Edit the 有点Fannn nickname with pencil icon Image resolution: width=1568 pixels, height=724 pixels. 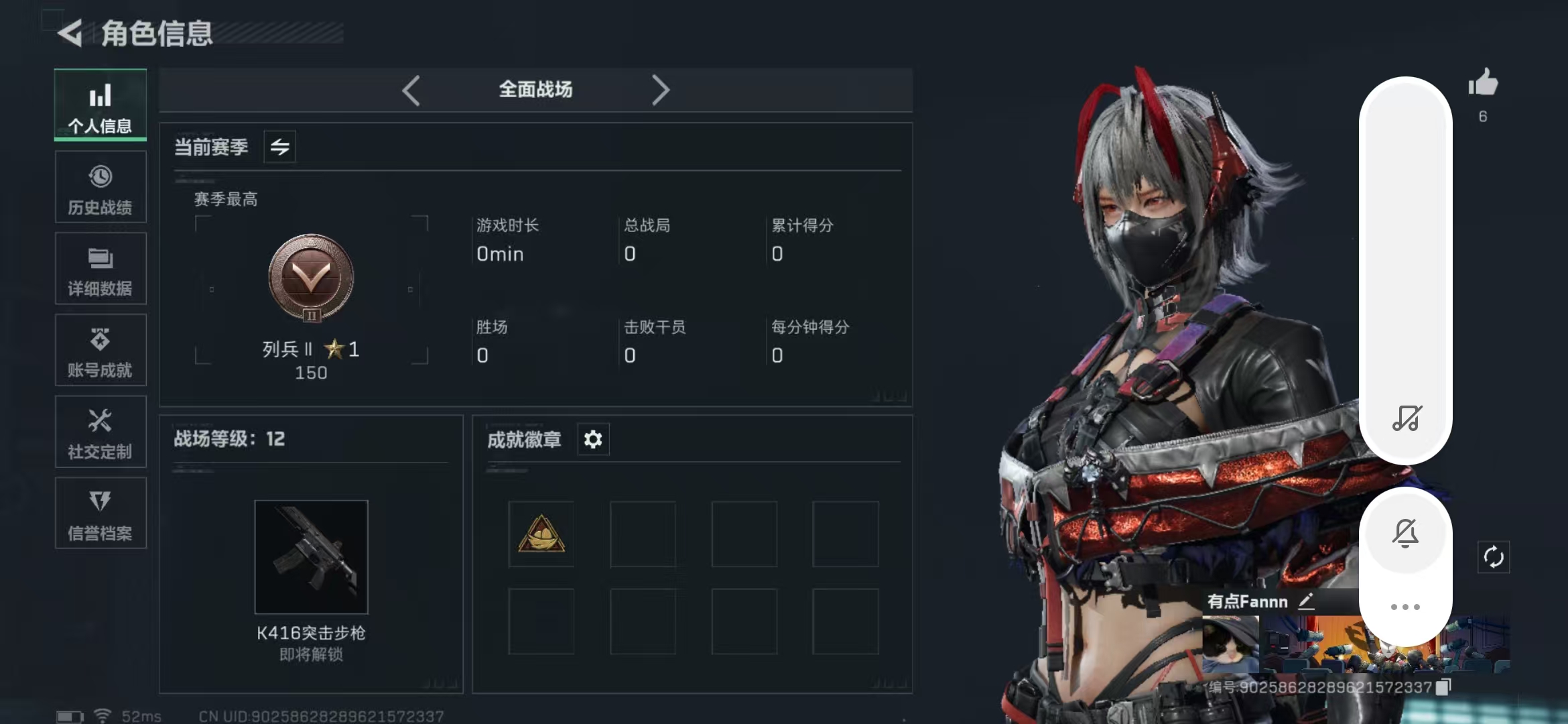(1306, 601)
